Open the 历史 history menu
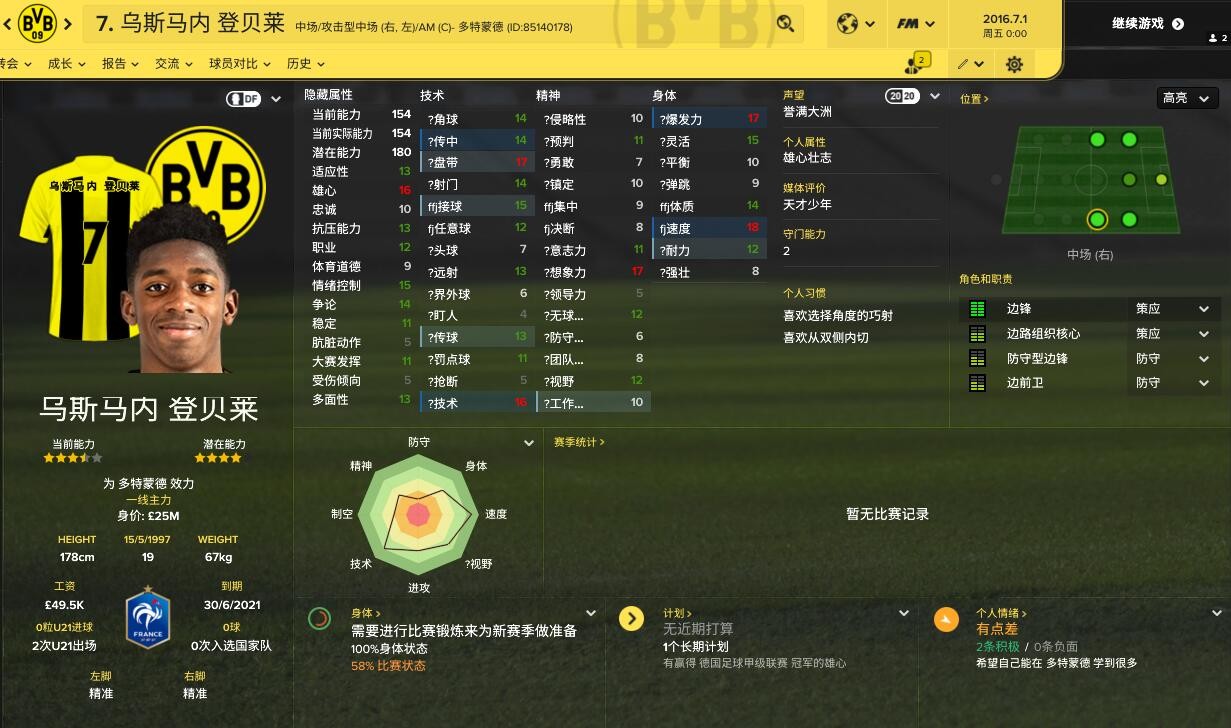The height and width of the screenshot is (728, 1231). tap(305, 64)
